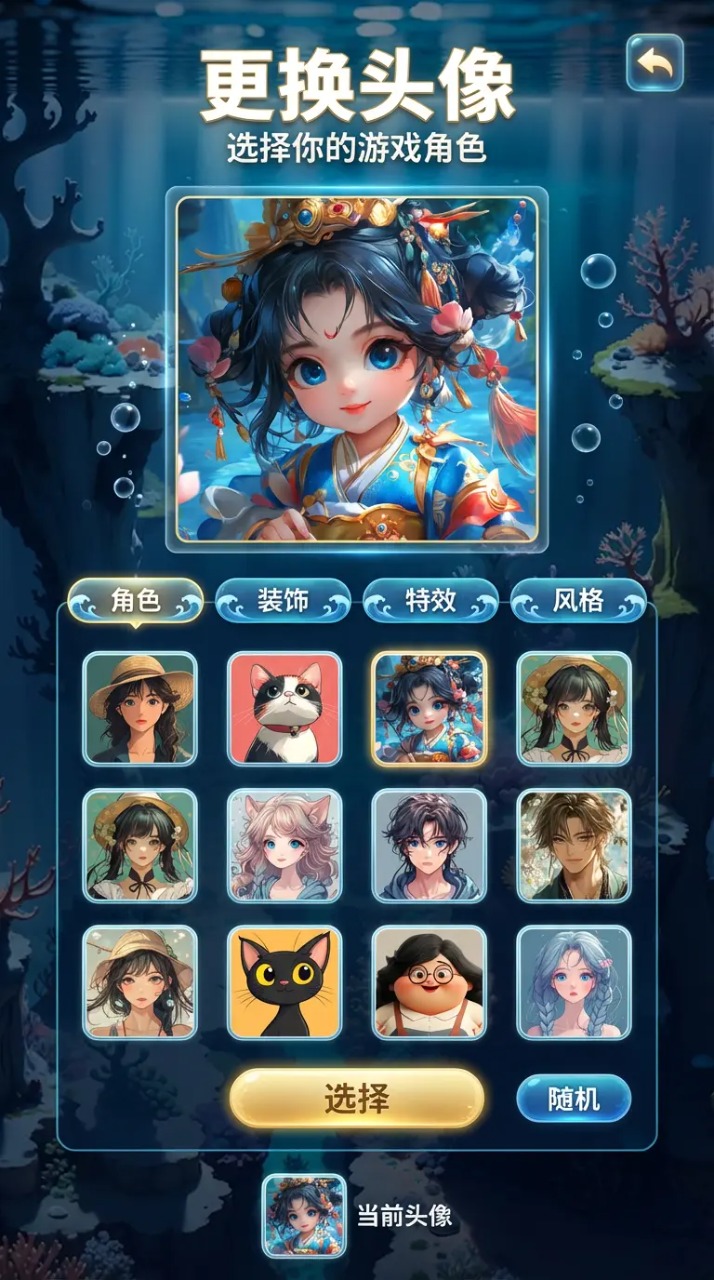Choose the black-and-white cat avatar on red

pos(285,709)
